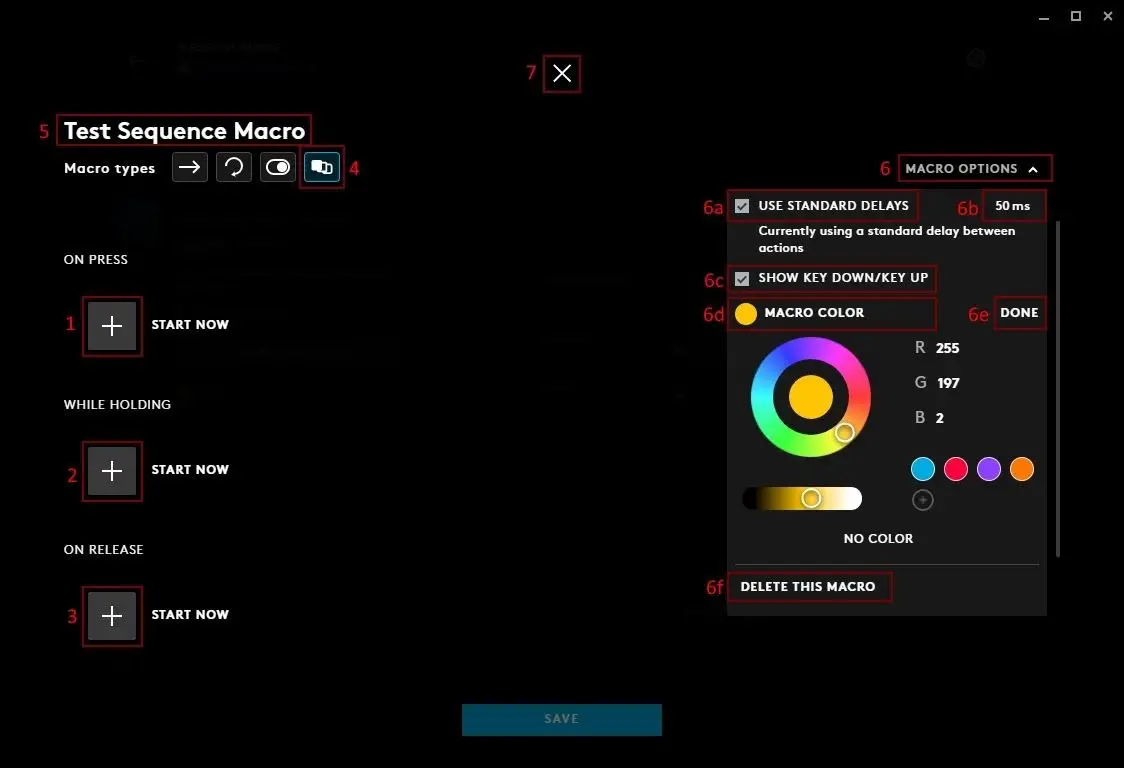Select the toggle macro type

click(278, 167)
